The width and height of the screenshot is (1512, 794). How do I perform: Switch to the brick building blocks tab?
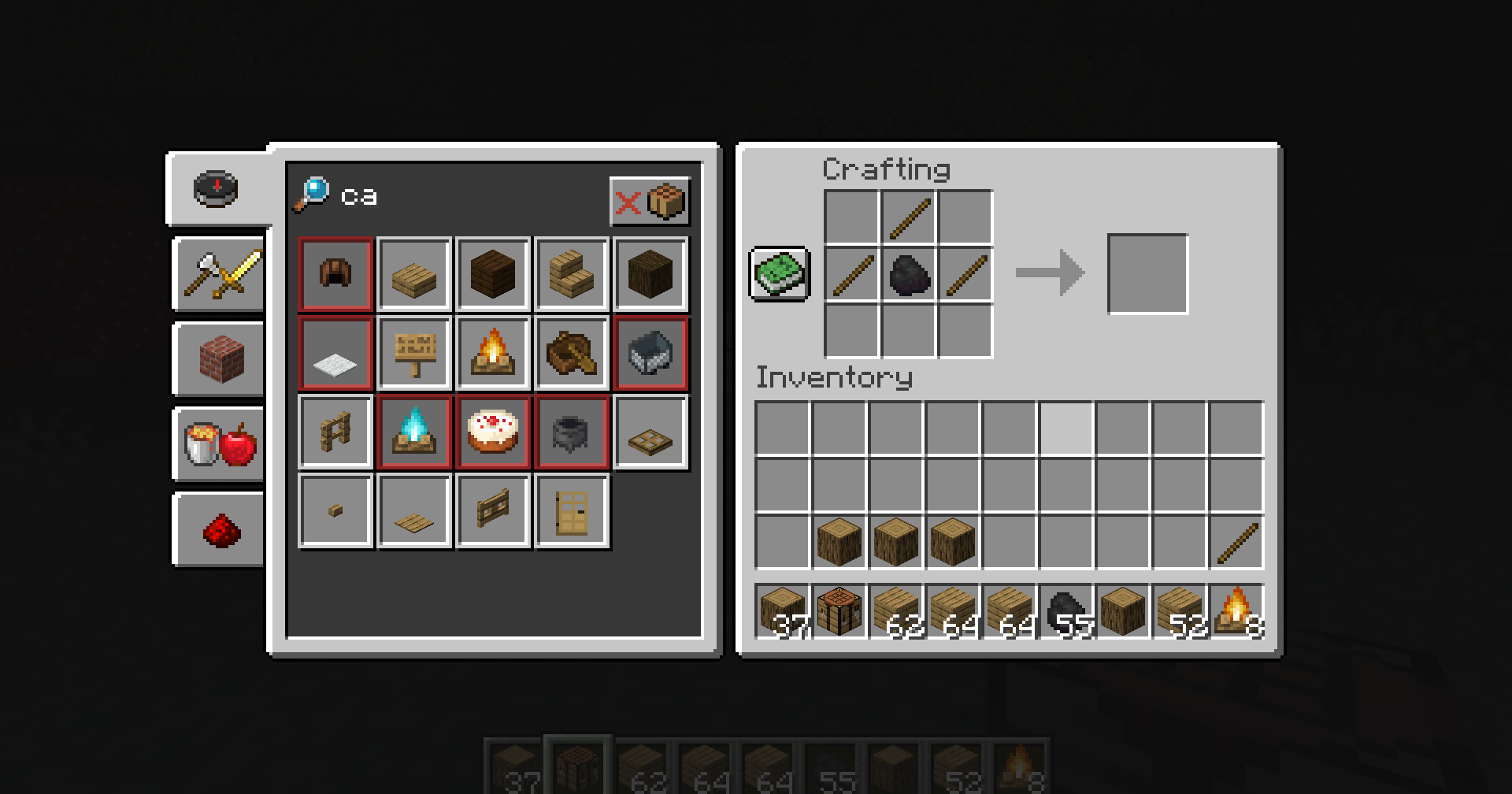pyautogui.click(x=220, y=359)
